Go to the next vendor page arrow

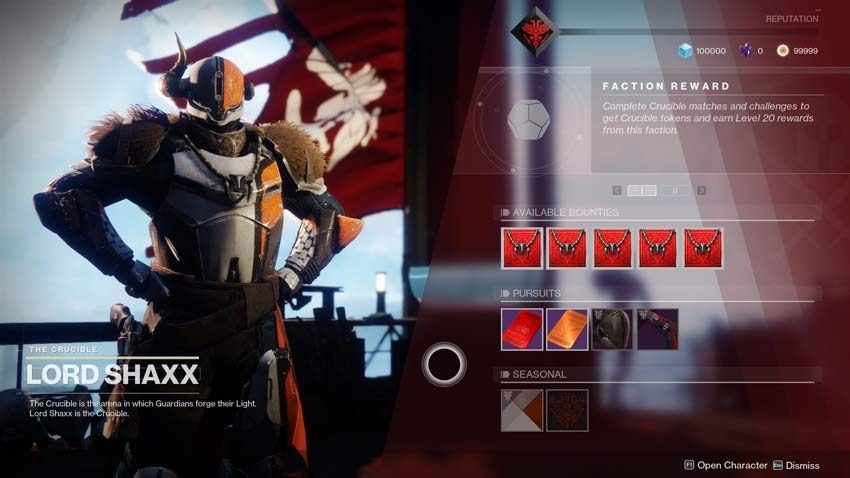pos(701,190)
